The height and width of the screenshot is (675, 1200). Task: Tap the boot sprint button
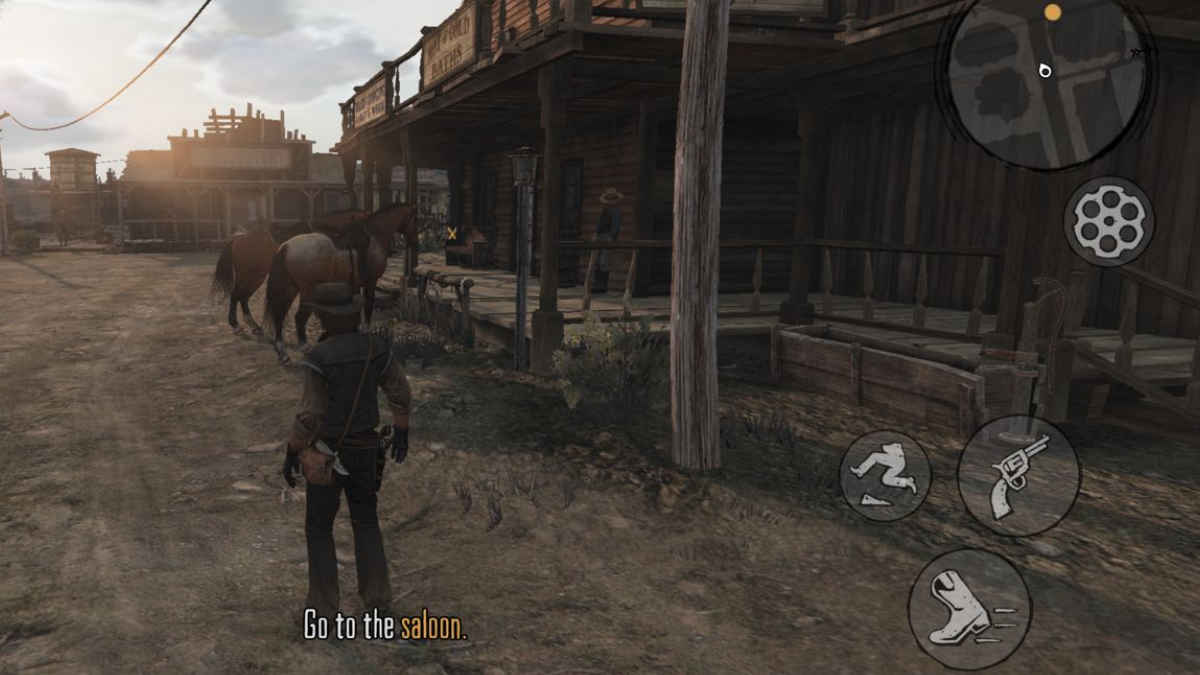coord(968,608)
